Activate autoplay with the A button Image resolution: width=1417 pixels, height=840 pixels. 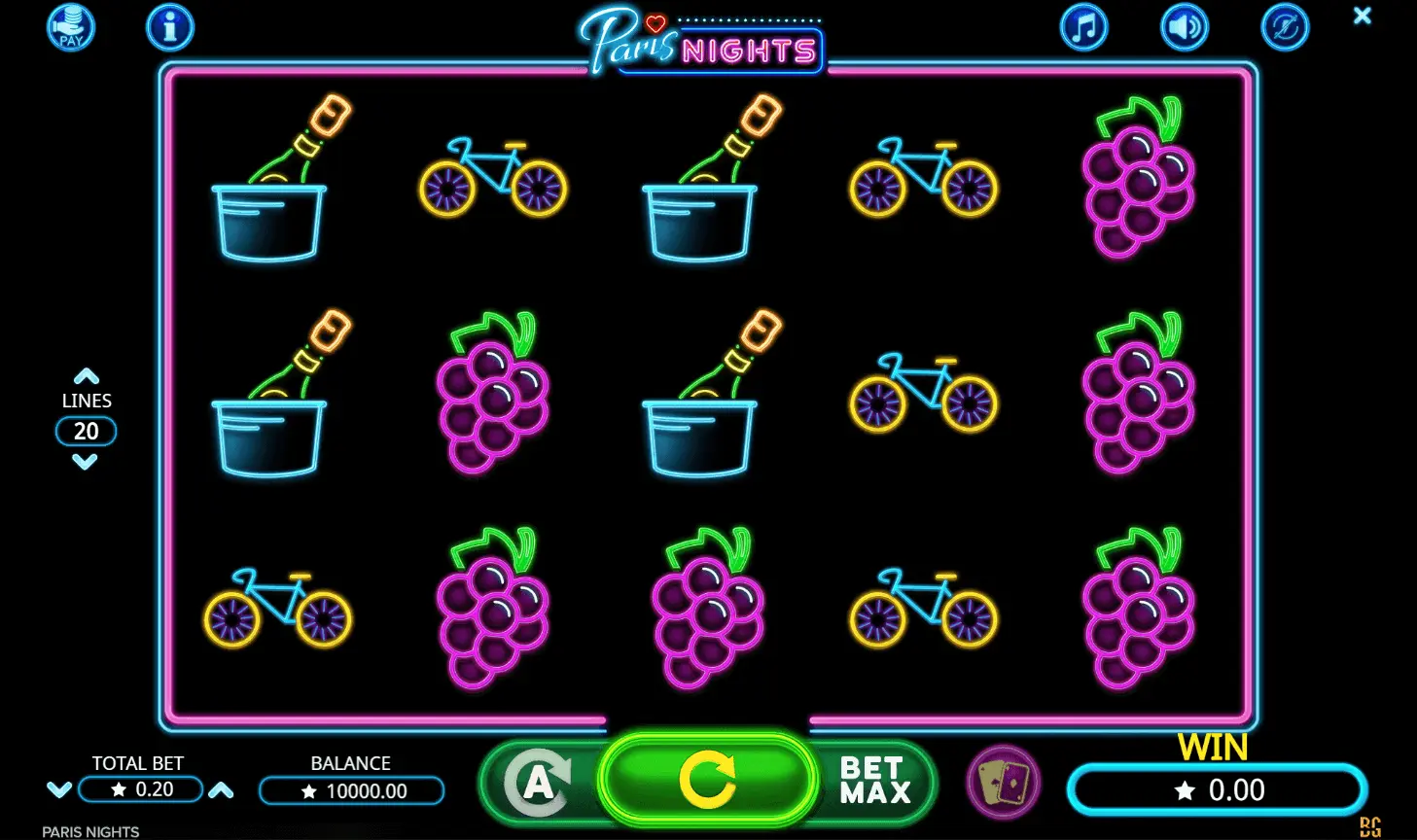click(x=538, y=782)
